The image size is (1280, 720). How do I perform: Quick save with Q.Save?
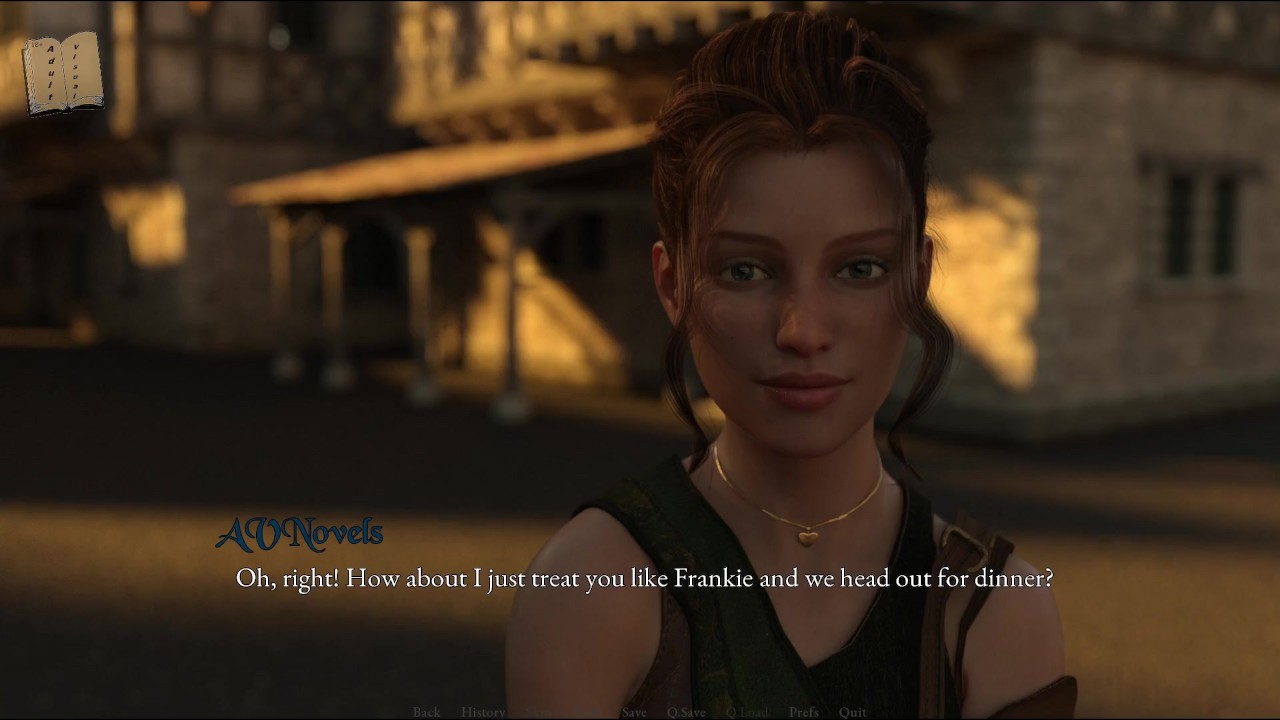(x=686, y=712)
